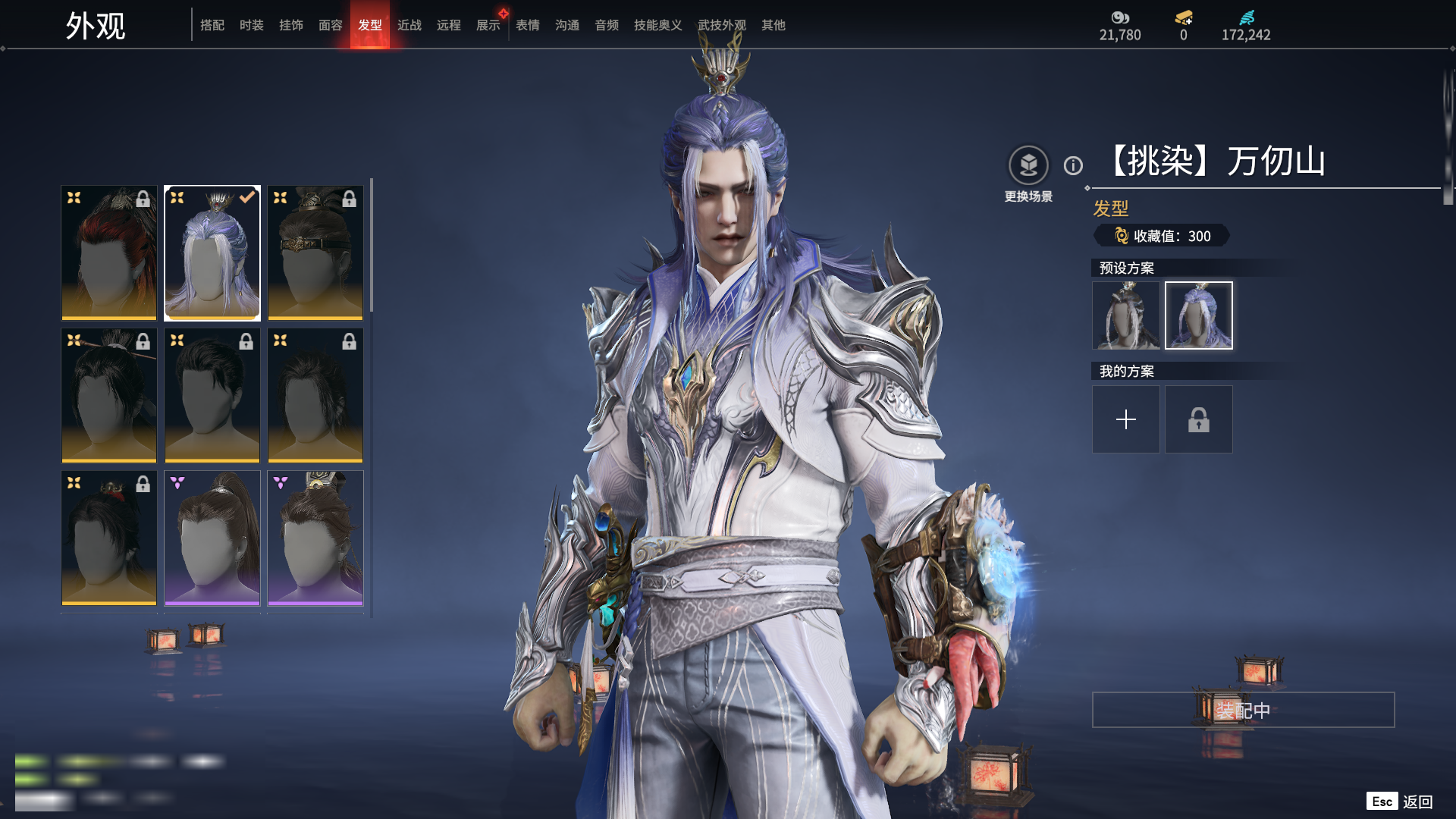Open the 表情 emote tab

click(527, 25)
